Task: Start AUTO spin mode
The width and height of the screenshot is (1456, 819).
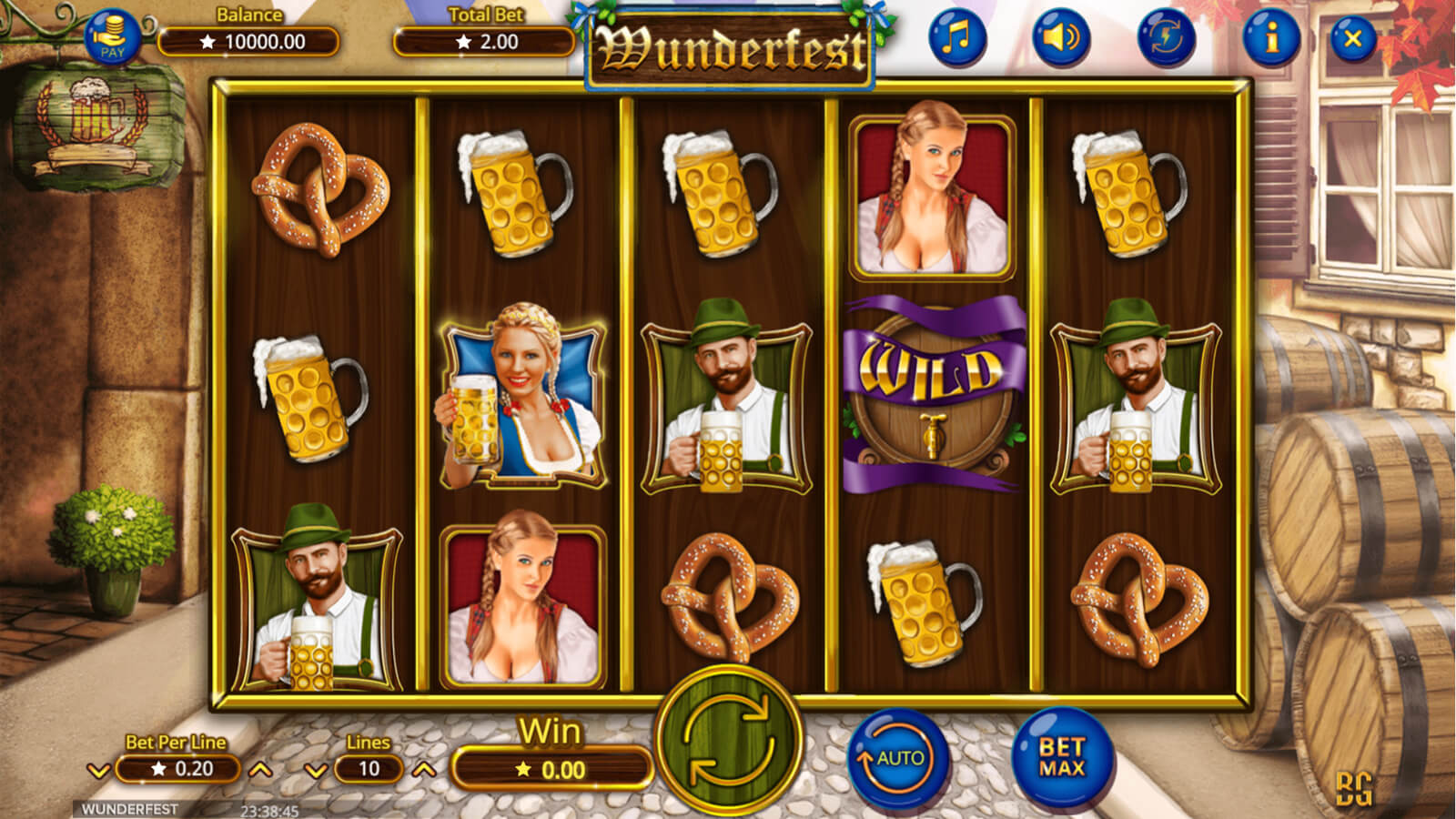Action: (897, 758)
